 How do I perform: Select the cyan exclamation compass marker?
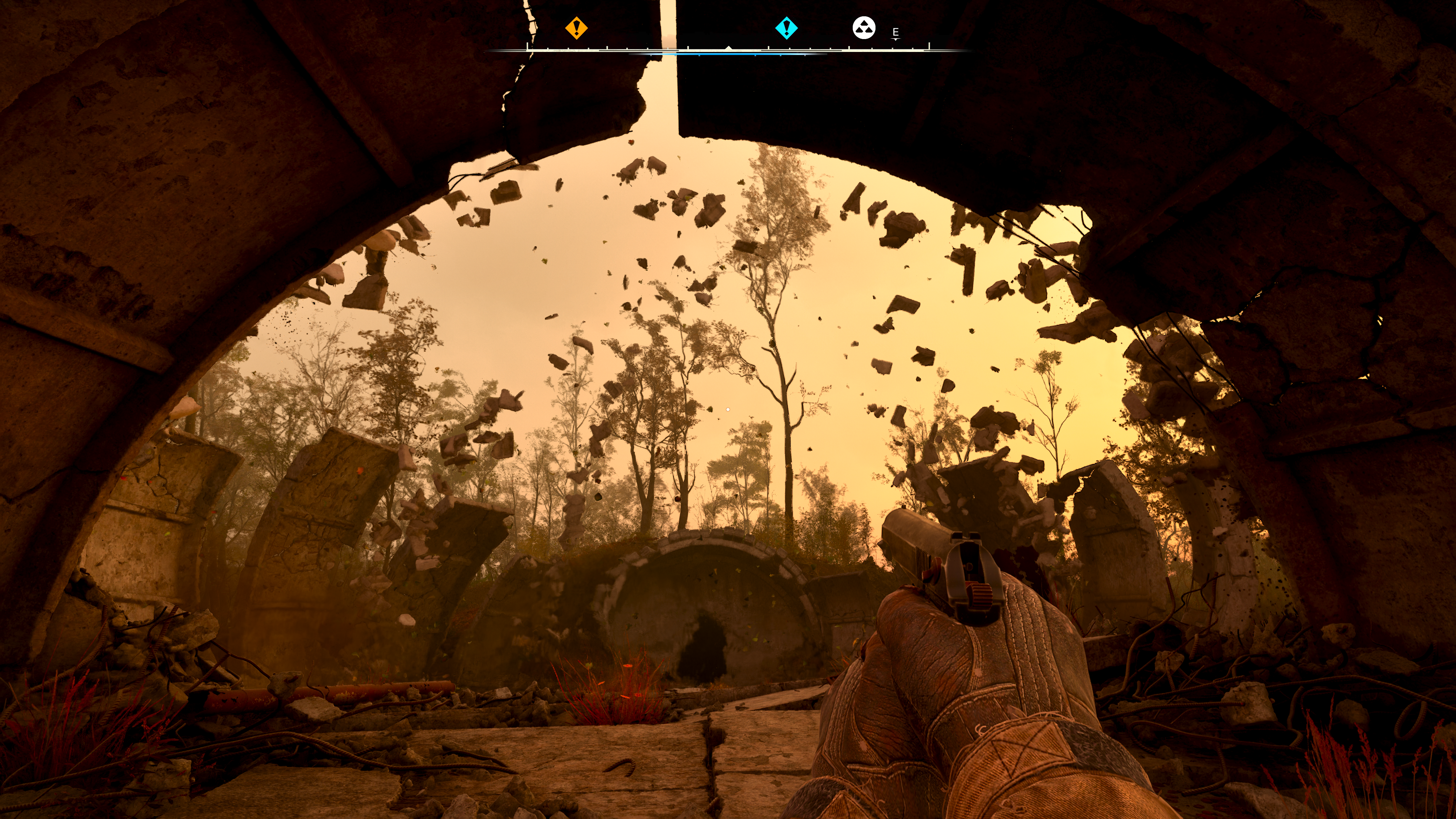(x=786, y=28)
